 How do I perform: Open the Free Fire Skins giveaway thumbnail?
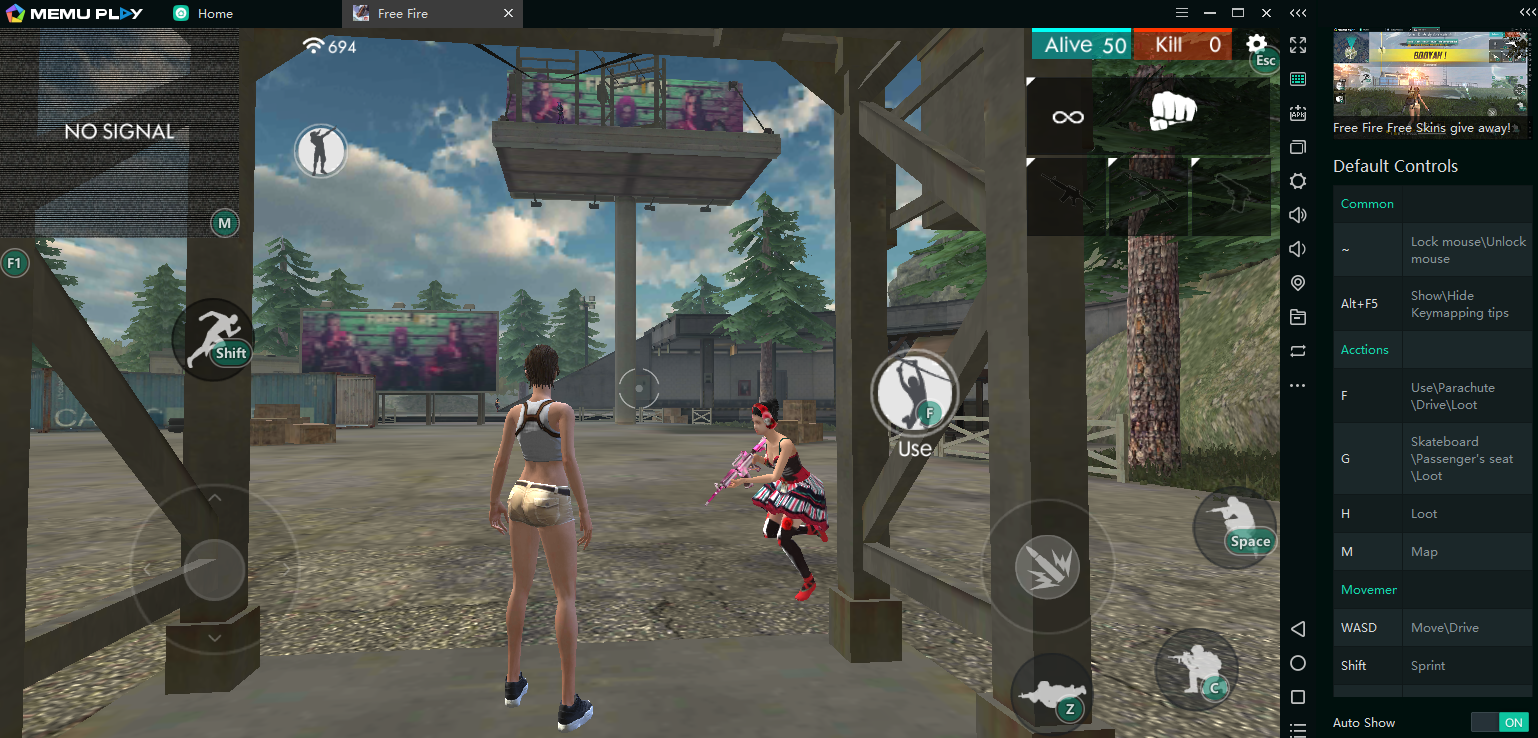[1430, 78]
